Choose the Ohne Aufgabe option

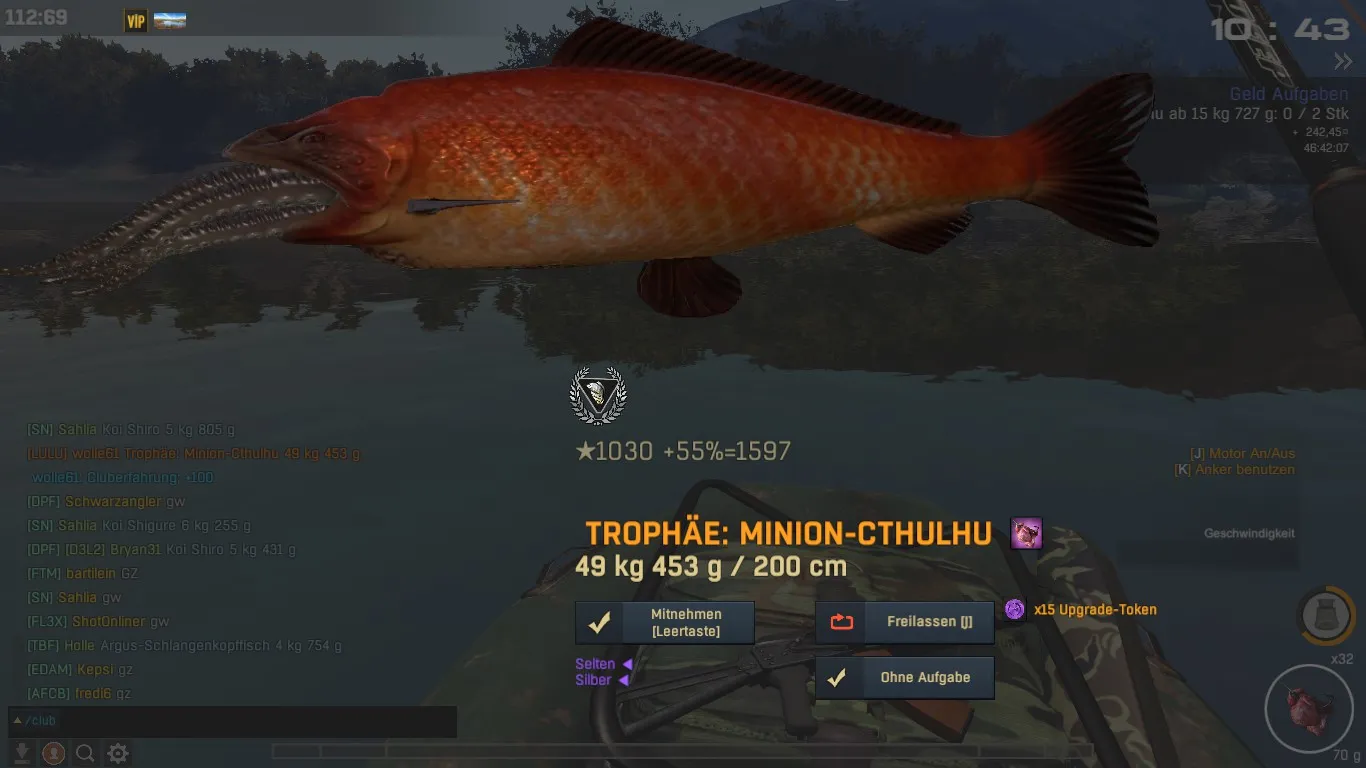[x=905, y=677]
